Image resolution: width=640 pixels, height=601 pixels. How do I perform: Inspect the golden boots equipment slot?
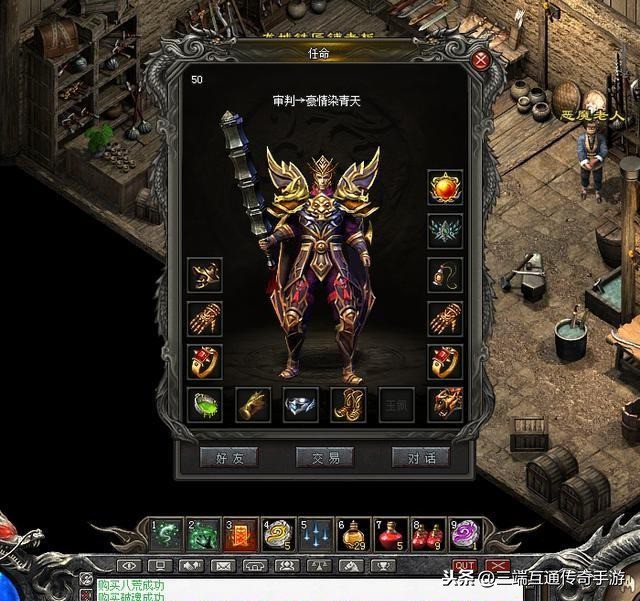349,404
